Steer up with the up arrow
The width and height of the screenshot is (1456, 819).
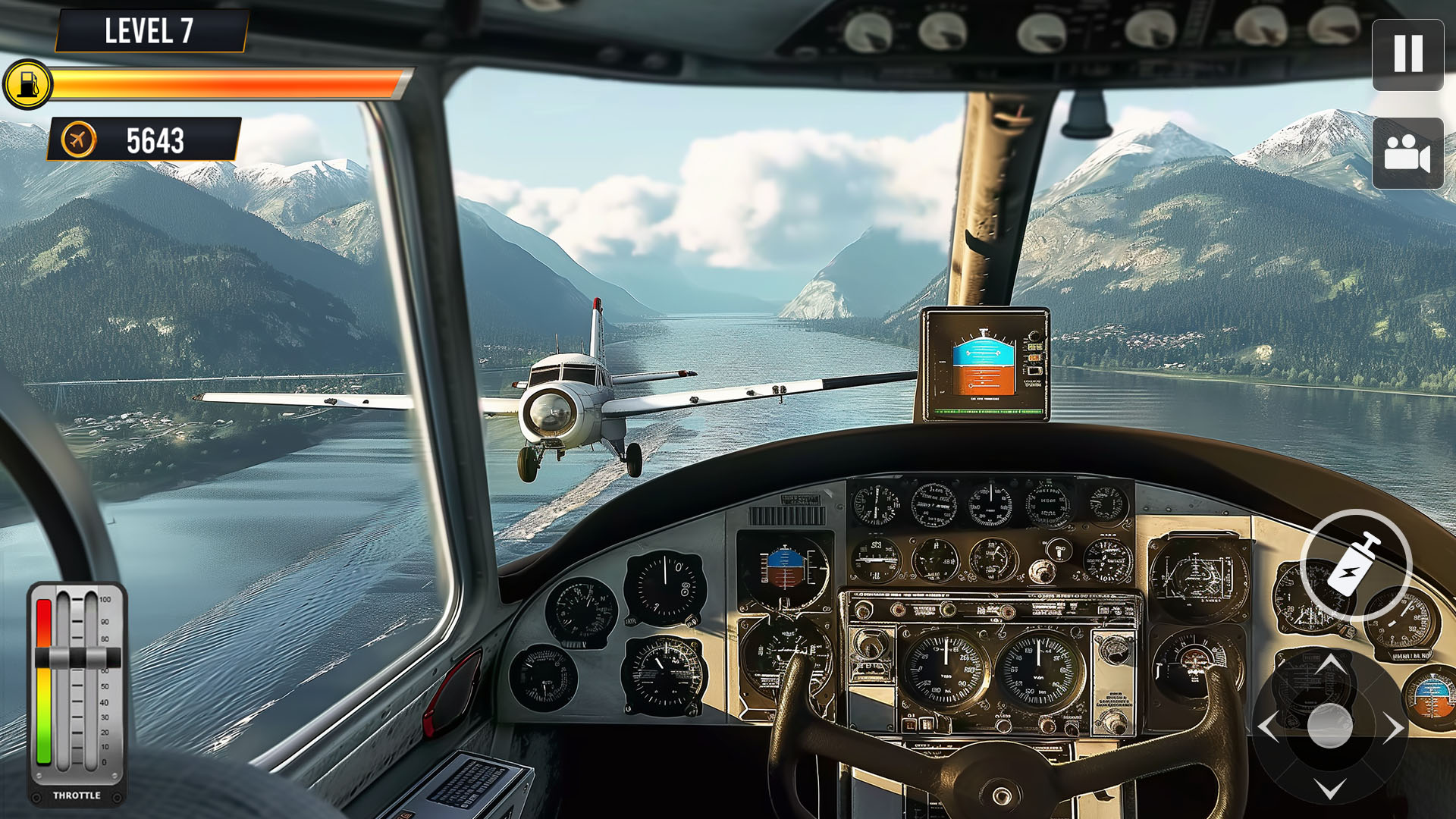point(1330,666)
